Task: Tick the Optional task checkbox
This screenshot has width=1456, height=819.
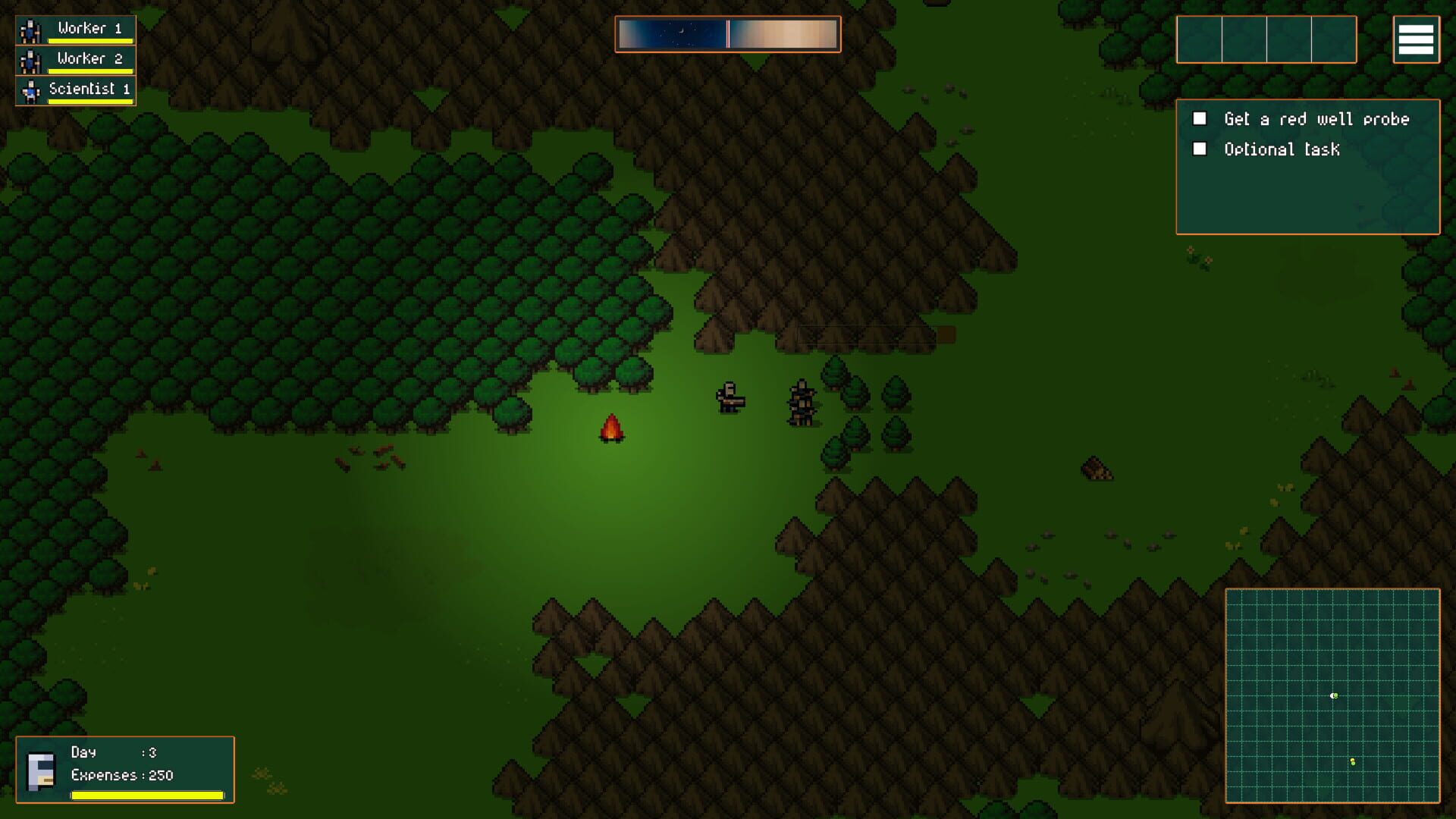Action: pos(1200,149)
